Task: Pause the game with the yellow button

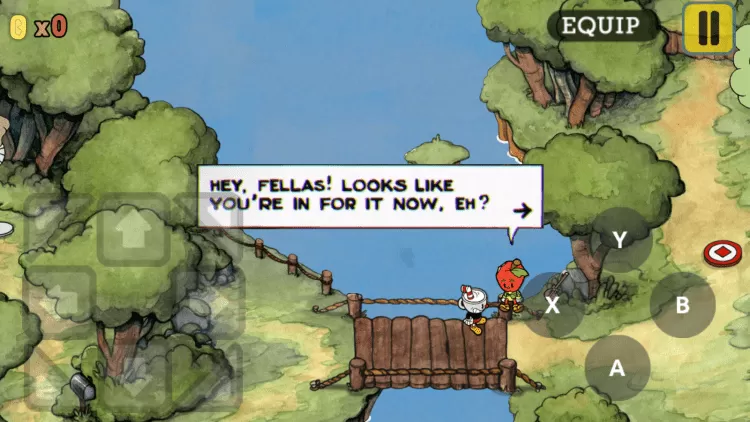Action: tap(709, 27)
